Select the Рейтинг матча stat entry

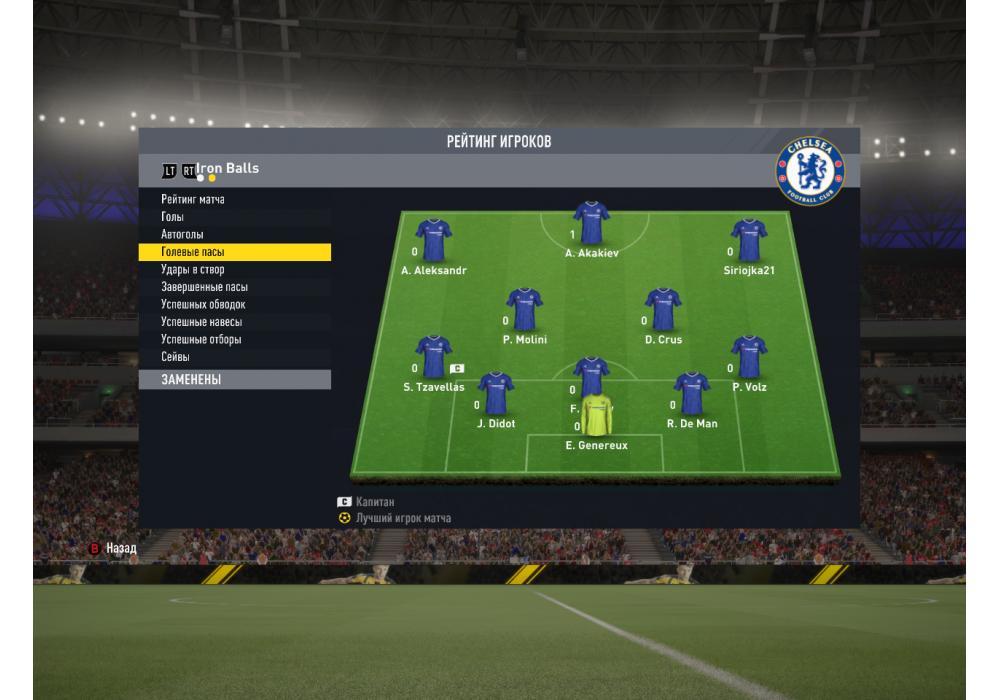pyautogui.click(x=193, y=200)
